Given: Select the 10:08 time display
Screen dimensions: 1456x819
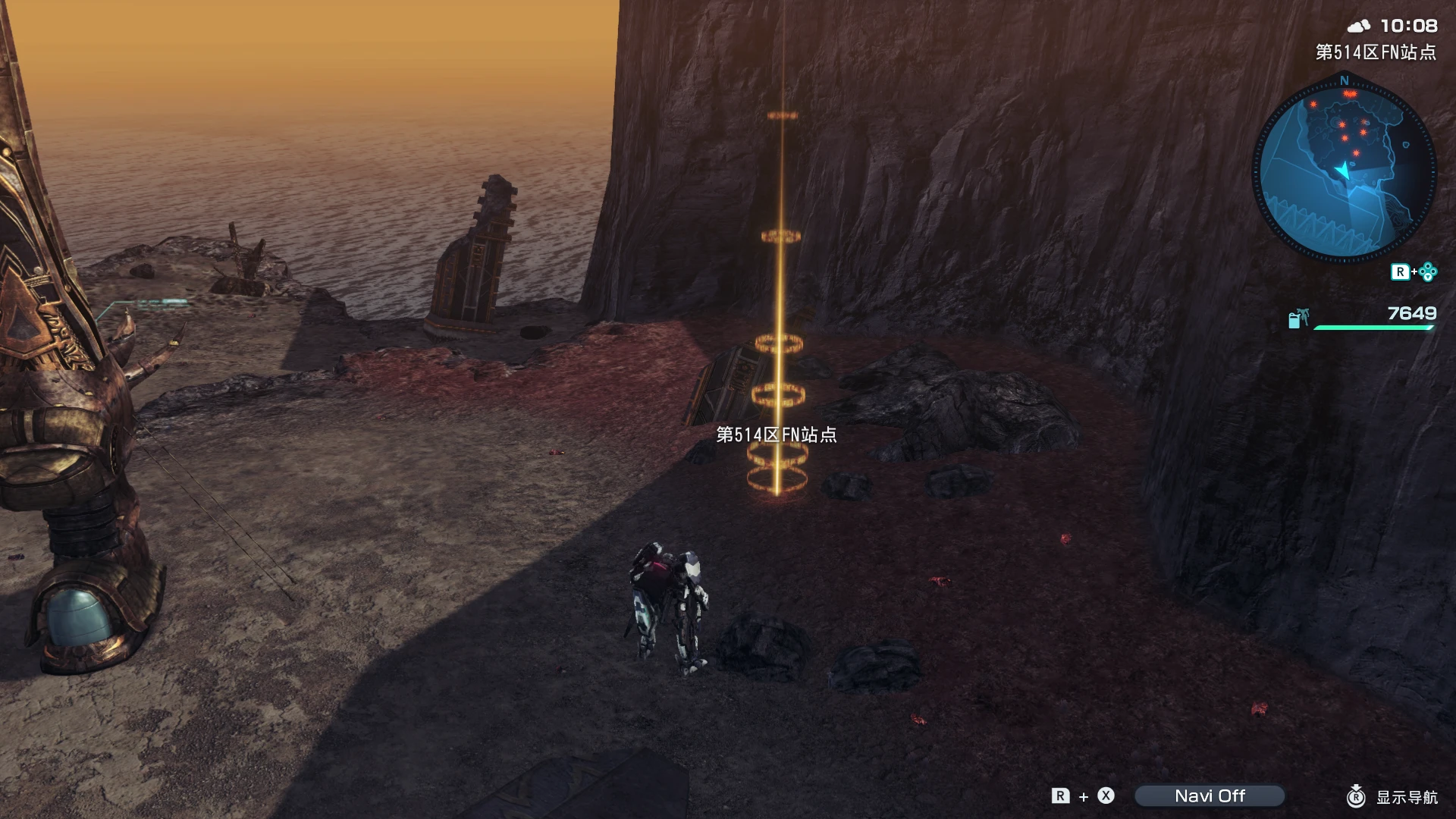Looking at the screenshot, I should (1409, 26).
